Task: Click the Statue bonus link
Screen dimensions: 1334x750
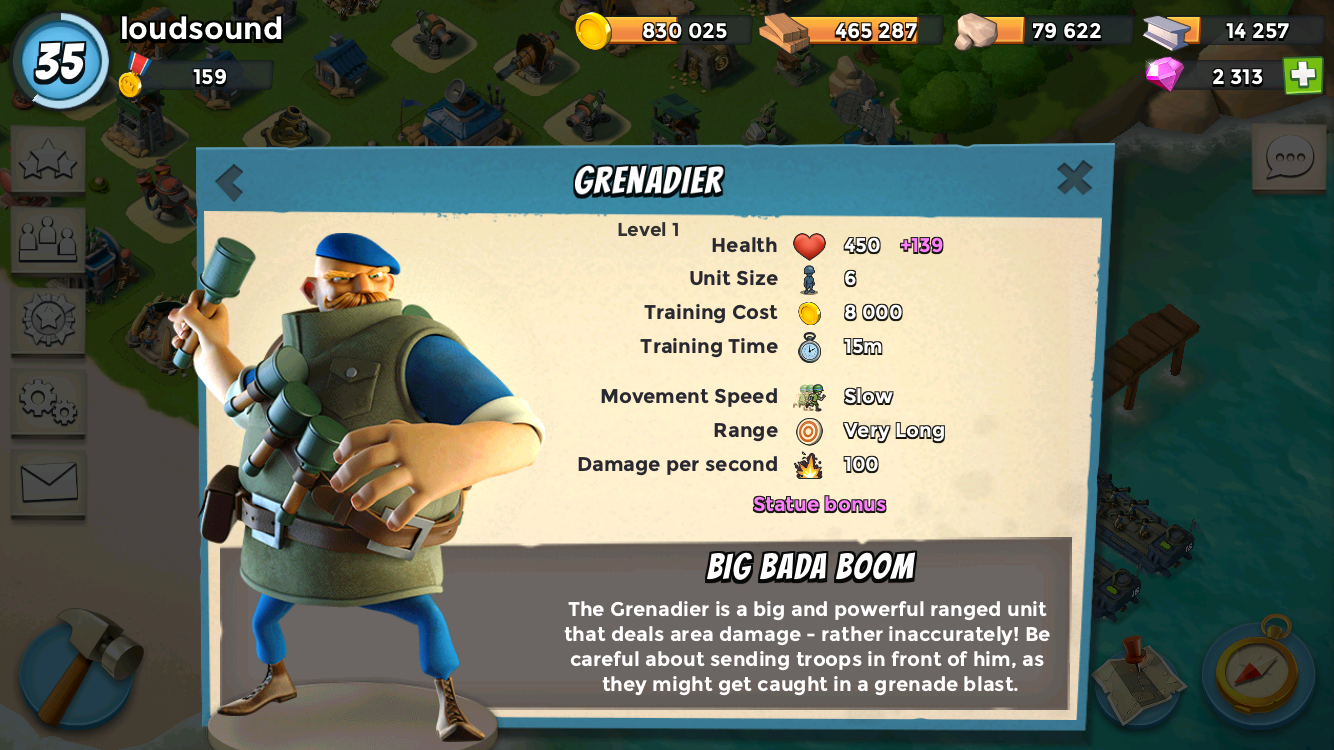Action: 819,504
